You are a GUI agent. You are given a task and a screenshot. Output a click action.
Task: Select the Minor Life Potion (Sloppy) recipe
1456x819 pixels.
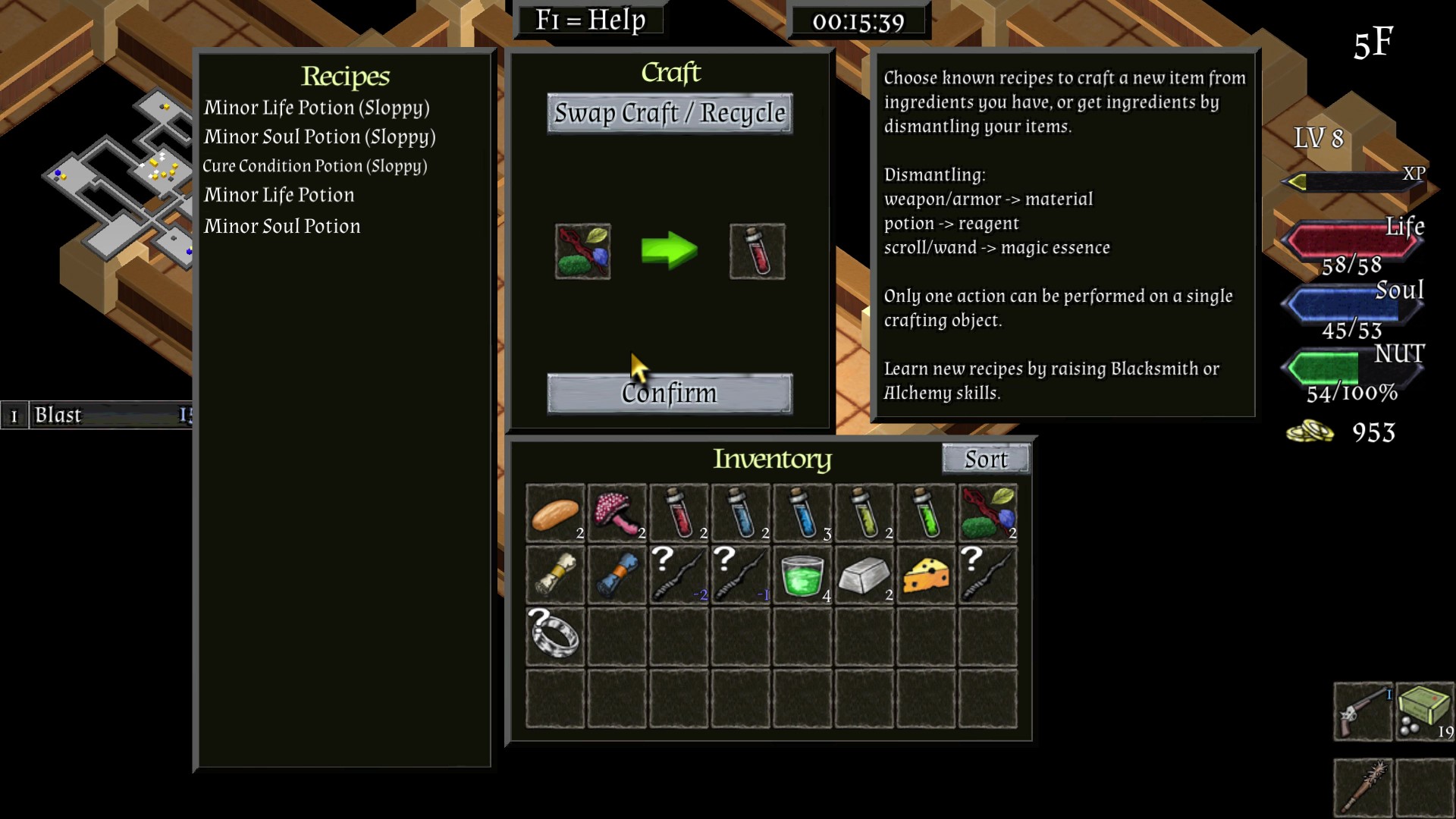click(x=316, y=108)
